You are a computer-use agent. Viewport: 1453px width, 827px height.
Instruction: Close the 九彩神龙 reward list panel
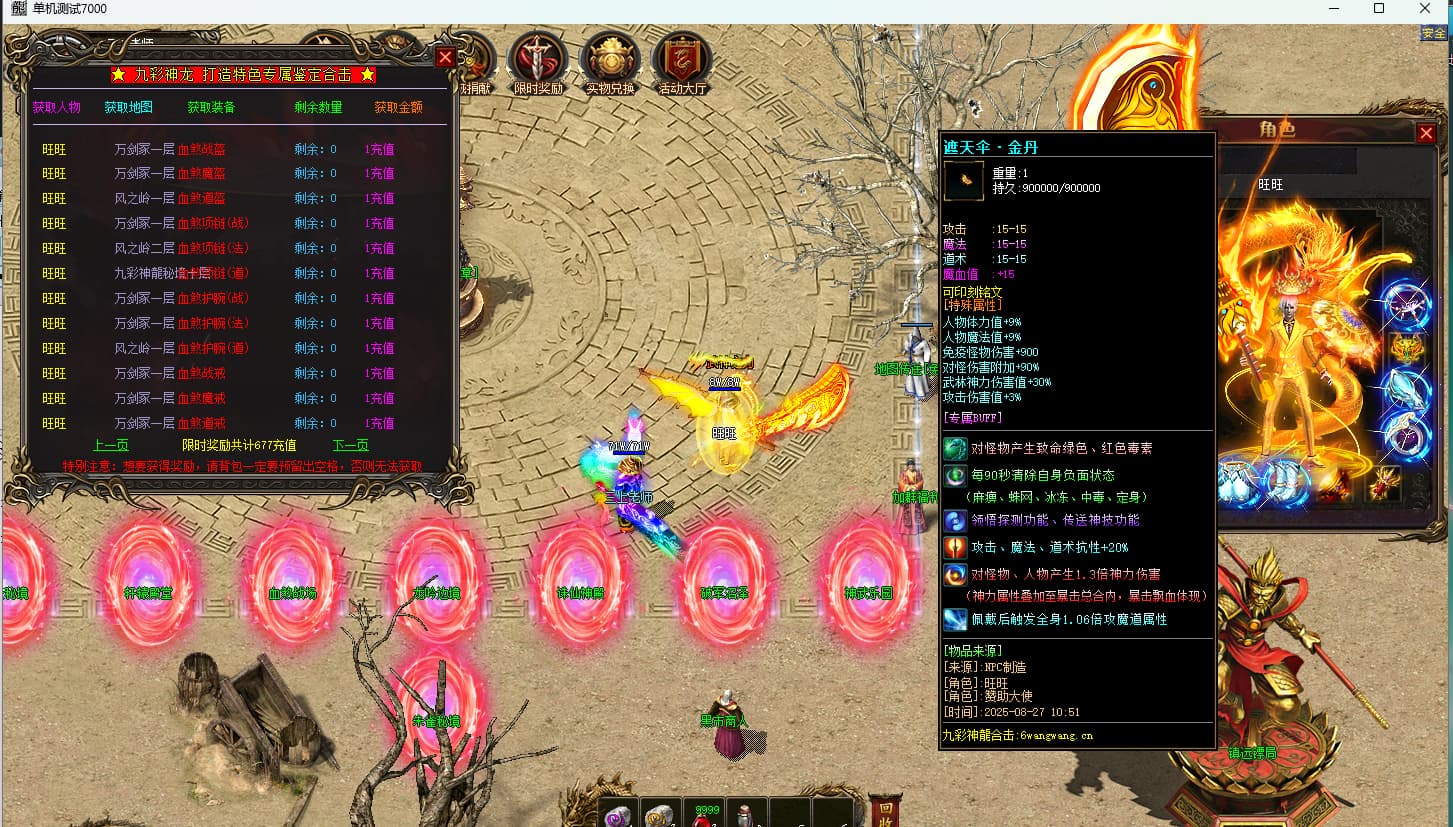tap(446, 58)
